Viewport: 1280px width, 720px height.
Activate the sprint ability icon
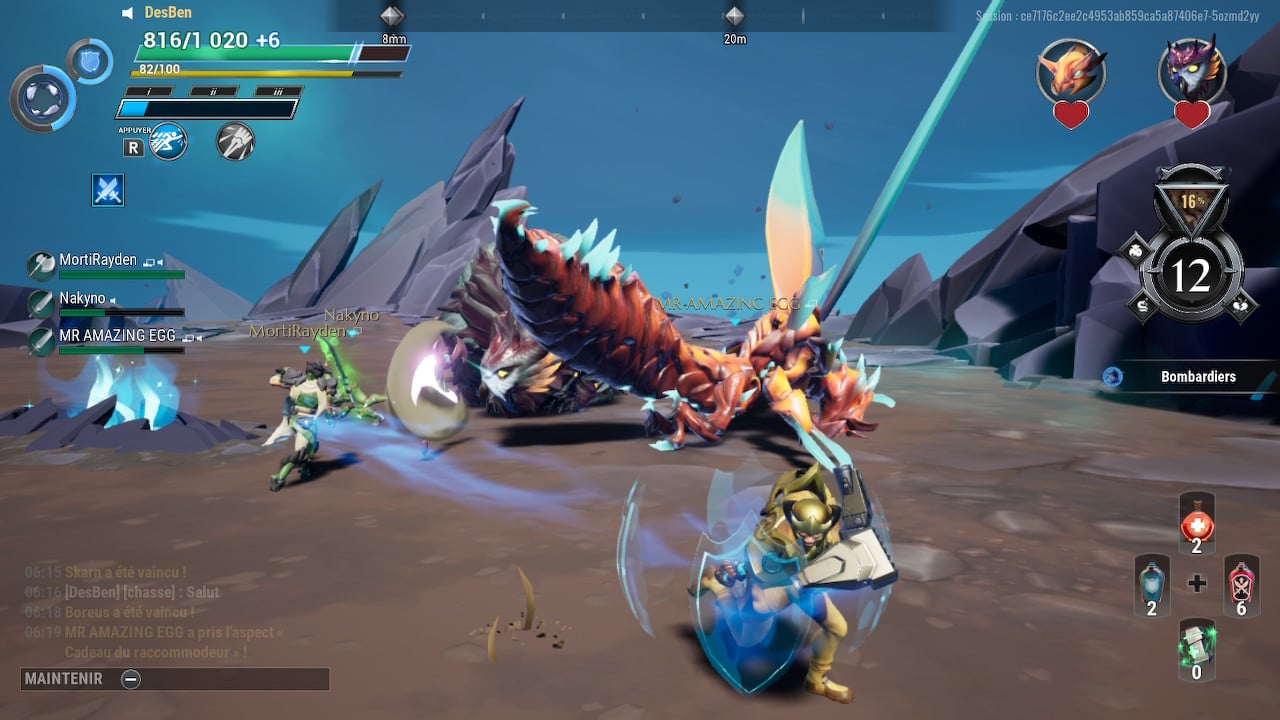pyautogui.click(x=168, y=141)
